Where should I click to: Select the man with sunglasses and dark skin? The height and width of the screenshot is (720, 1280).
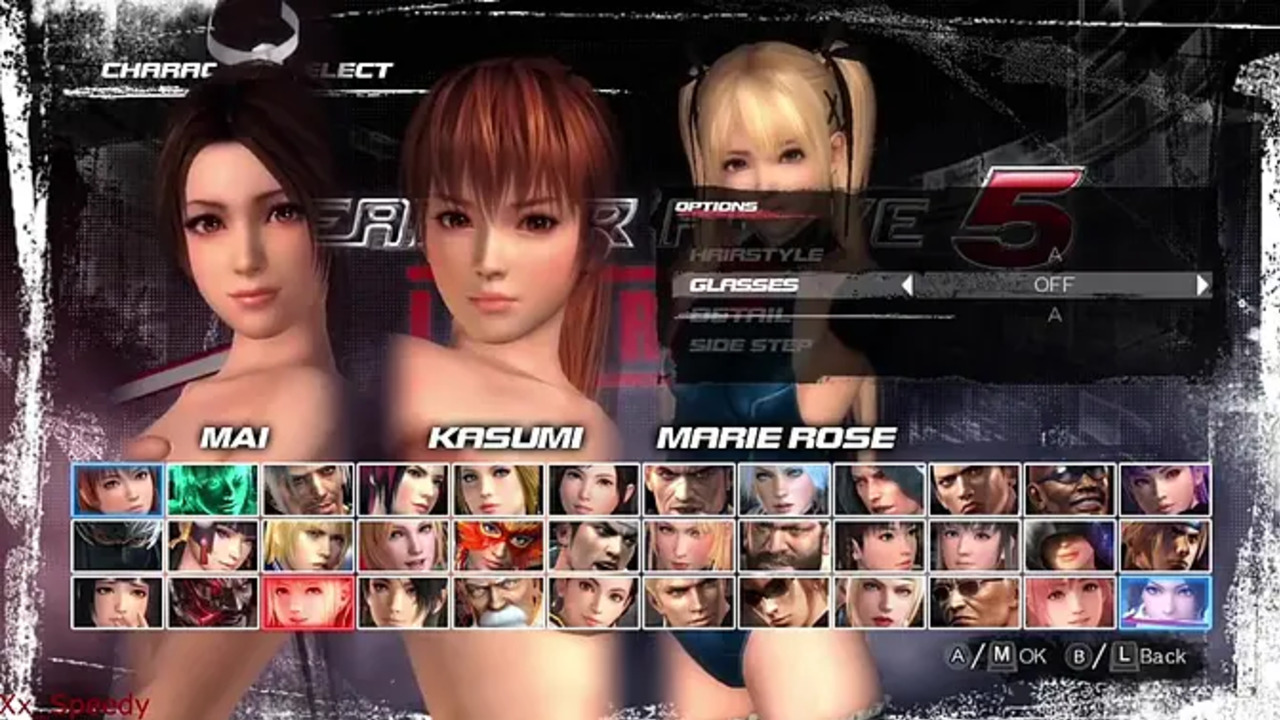click(1070, 490)
